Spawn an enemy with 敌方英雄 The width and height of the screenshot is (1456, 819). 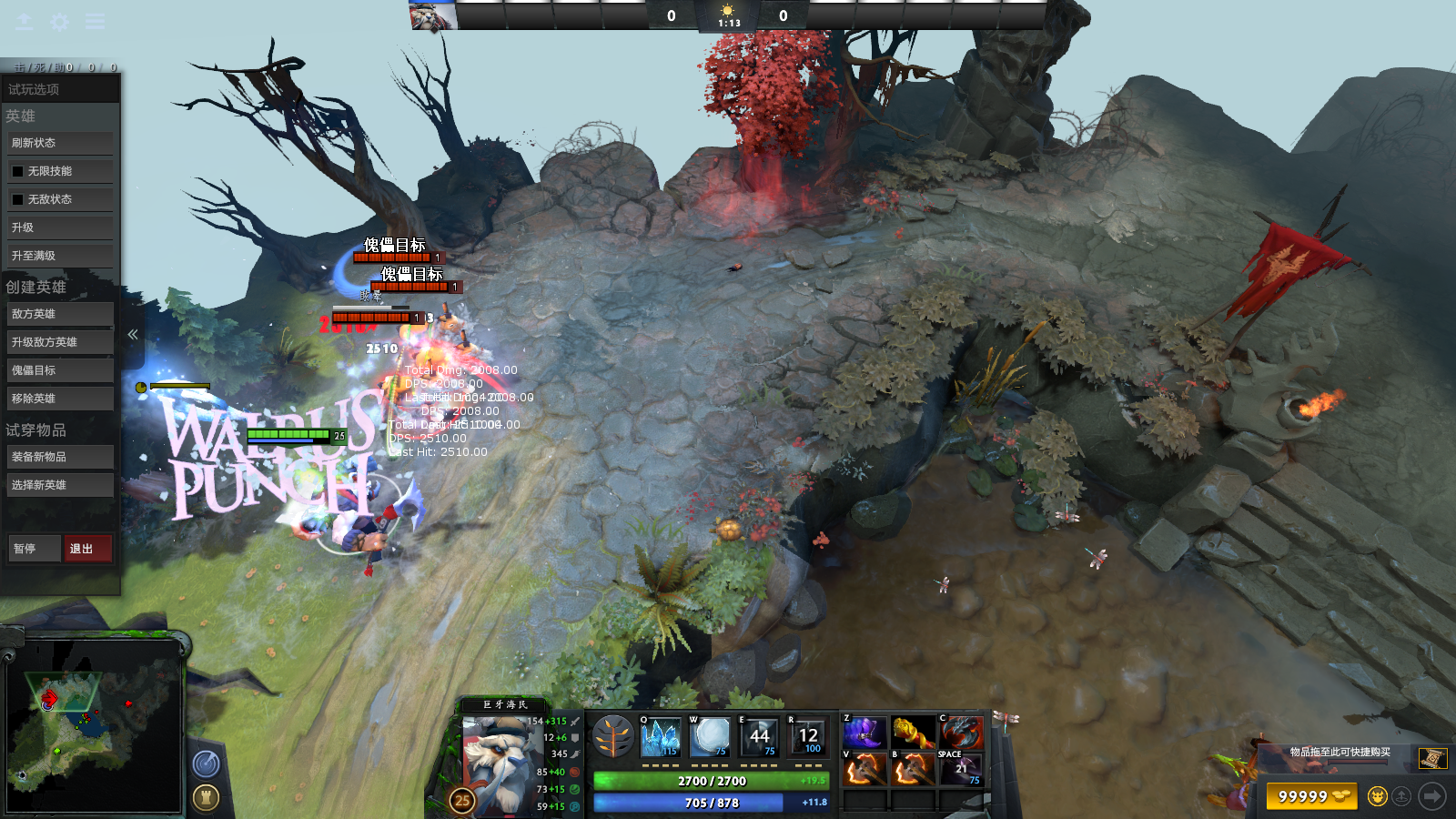(60, 314)
